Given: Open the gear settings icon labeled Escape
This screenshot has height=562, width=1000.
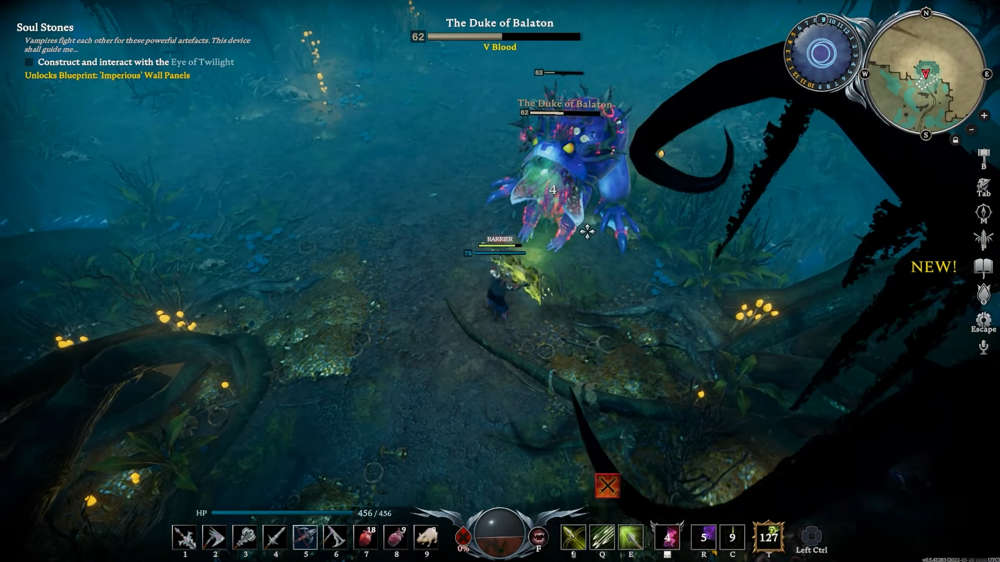Looking at the screenshot, I should (x=983, y=320).
